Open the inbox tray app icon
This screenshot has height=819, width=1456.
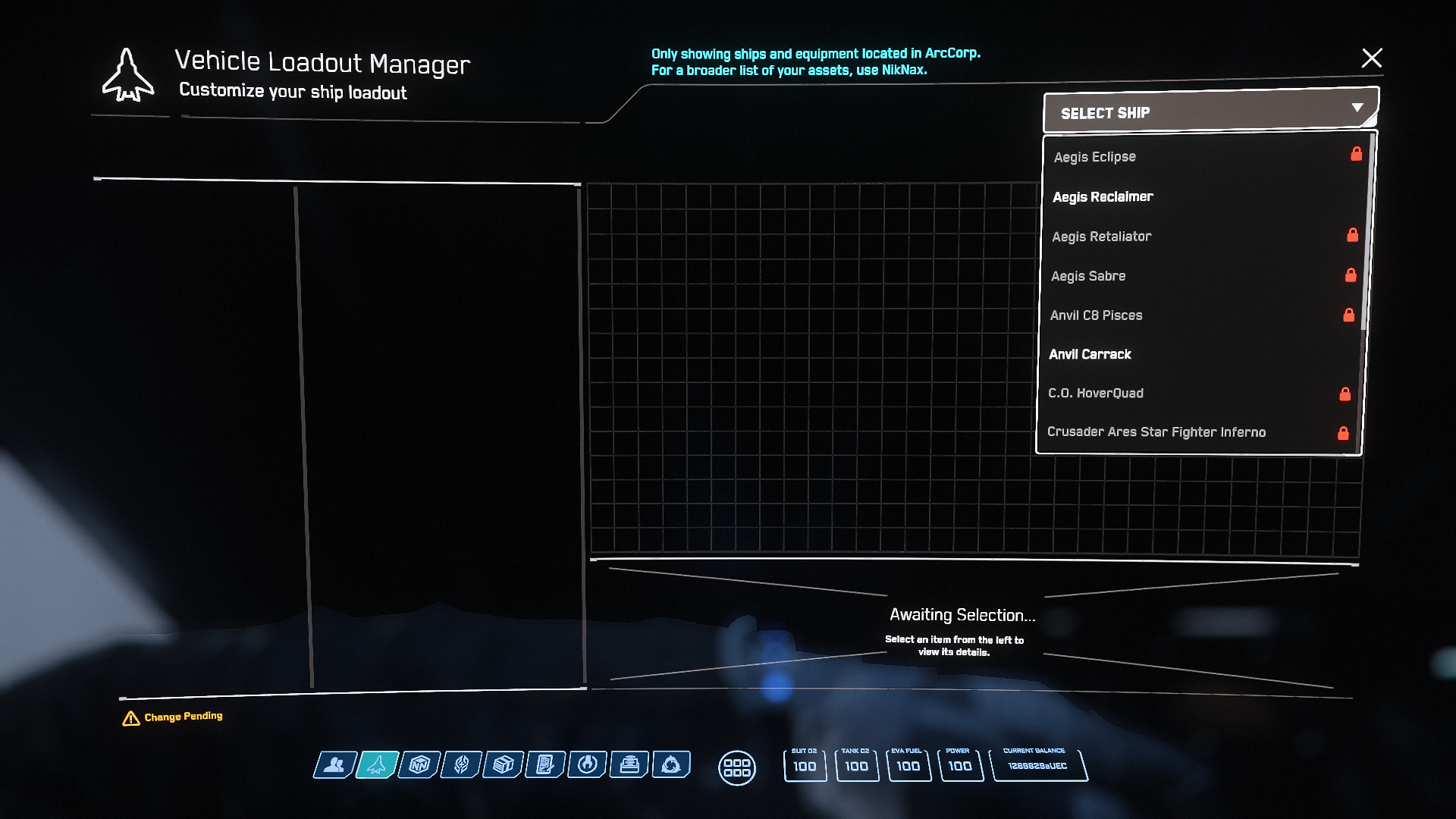pyautogui.click(x=629, y=765)
